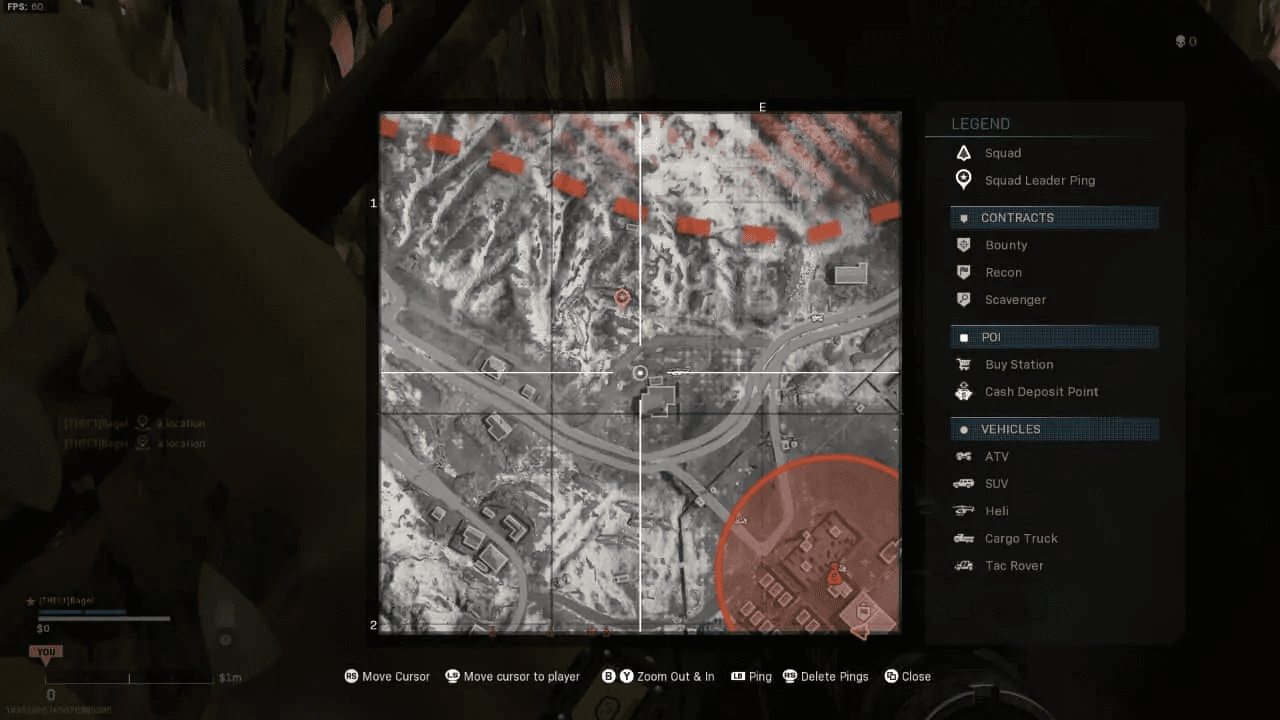Click the Scavenger contract icon
Viewport: 1280px width, 720px height.
(x=963, y=299)
